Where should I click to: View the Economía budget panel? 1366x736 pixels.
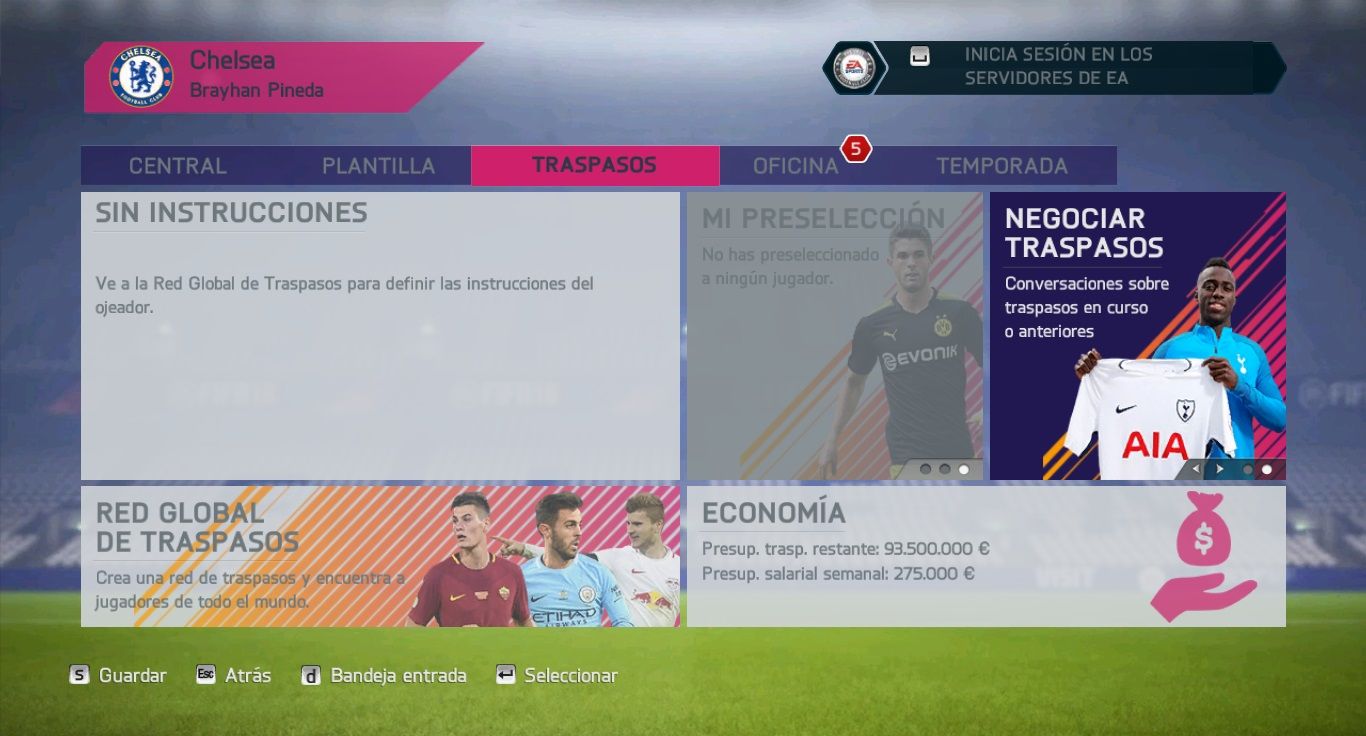coord(985,556)
